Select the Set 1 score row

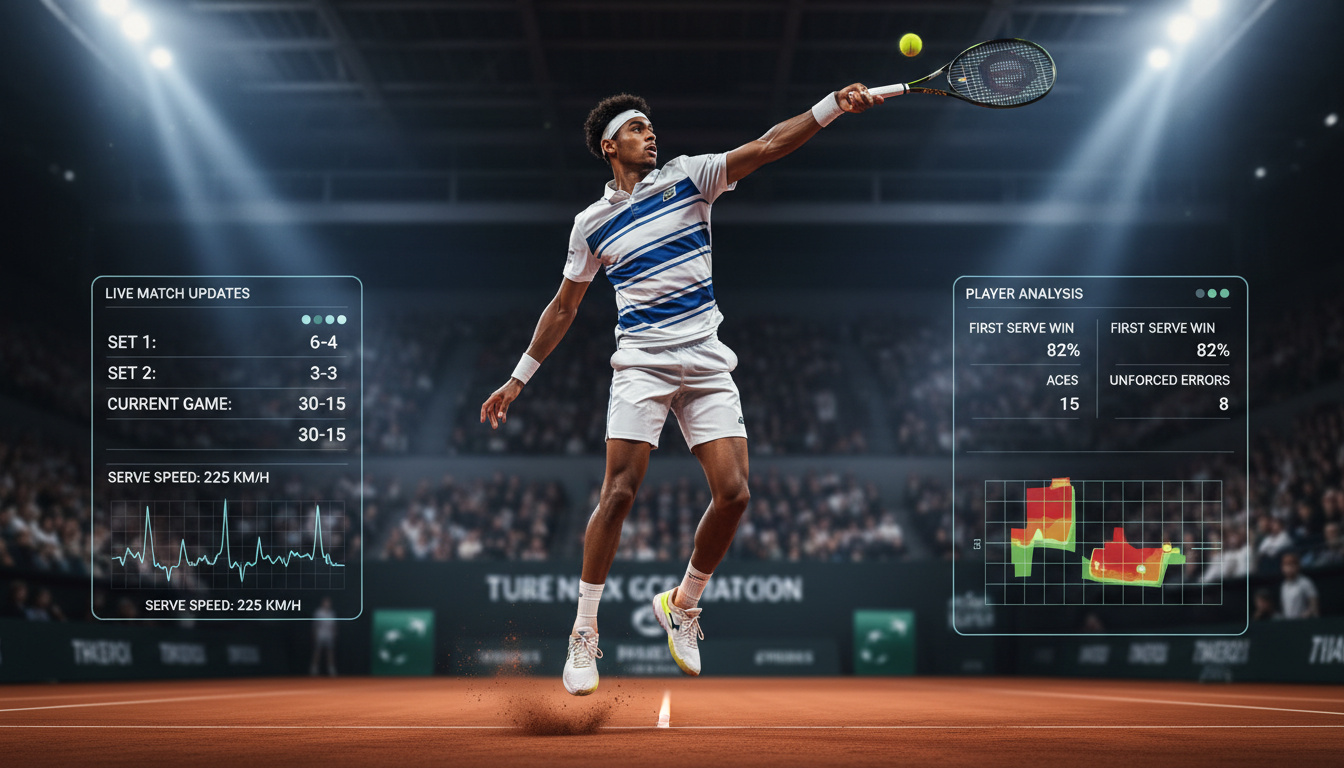227,342
